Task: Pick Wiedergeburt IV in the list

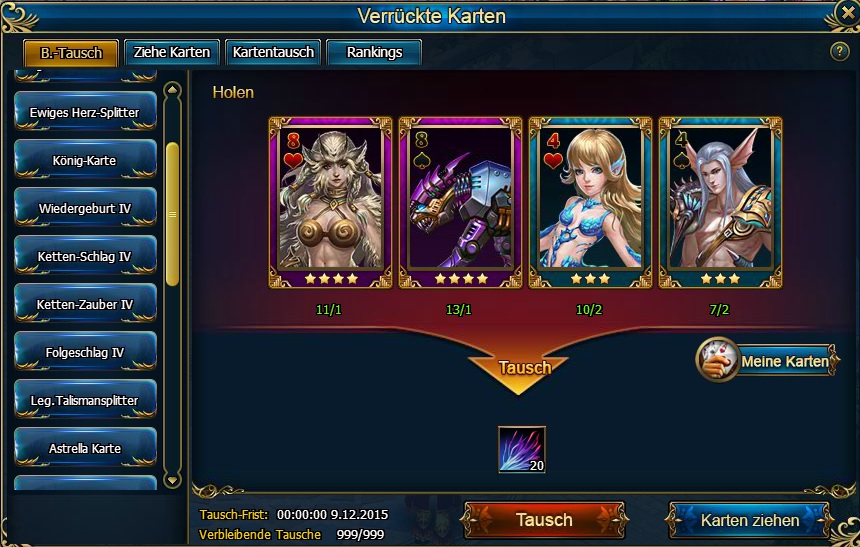Action: [85, 208]
